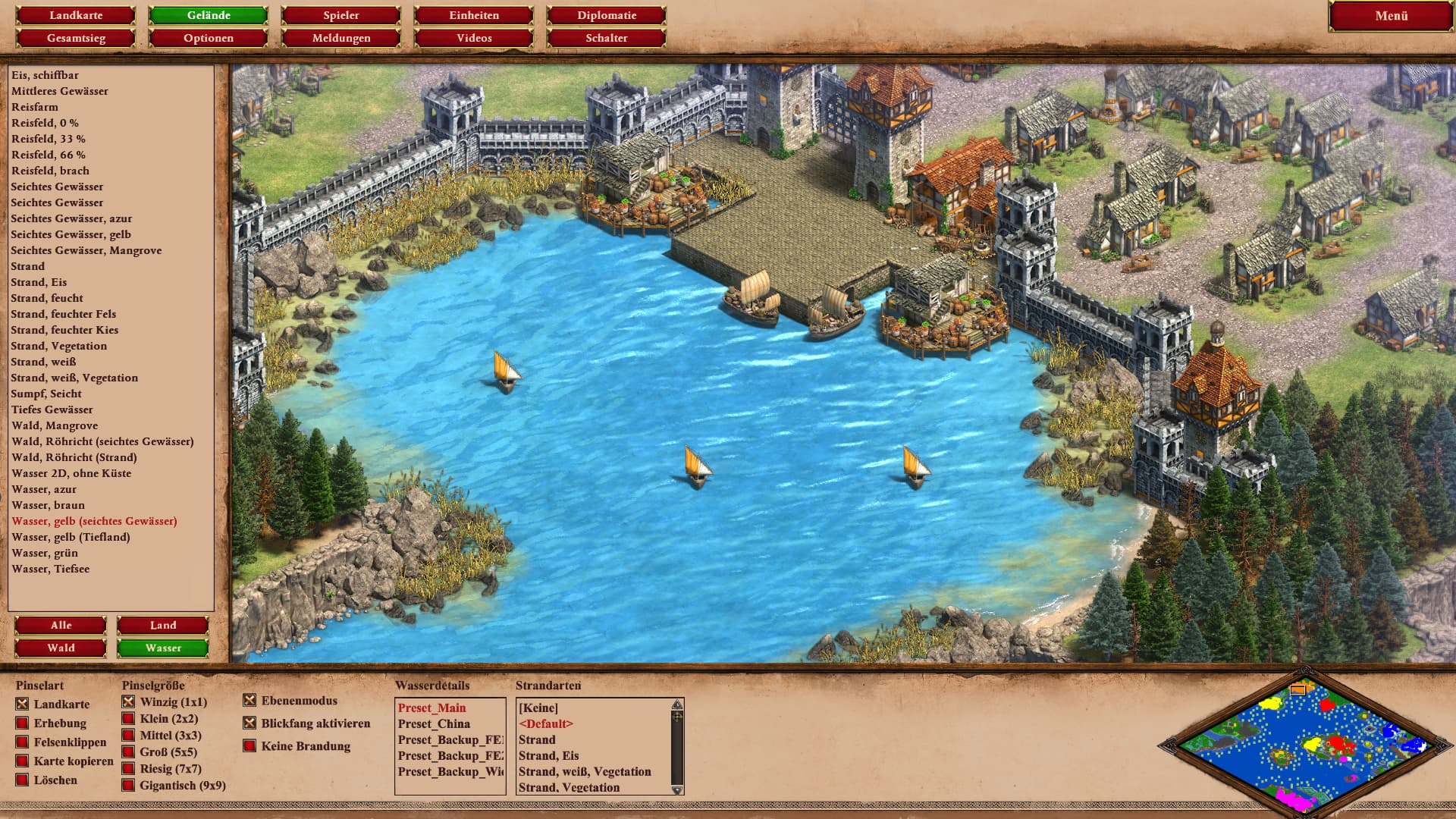Pick 'Strand, Eis' in the terrain list

pyautogui.click(x=39, y=282)
